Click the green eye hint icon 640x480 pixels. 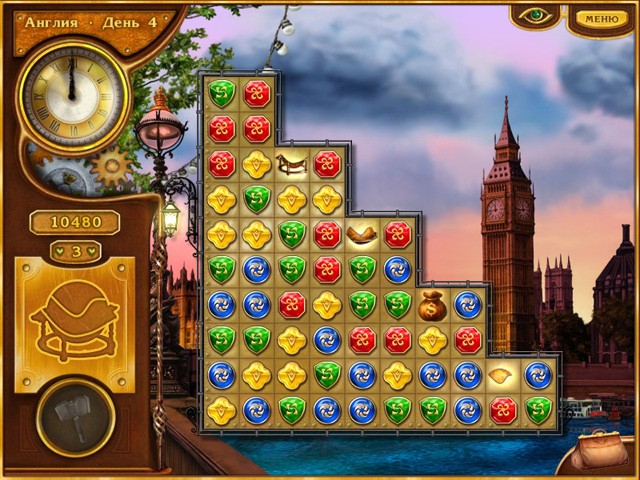[534, 16]
